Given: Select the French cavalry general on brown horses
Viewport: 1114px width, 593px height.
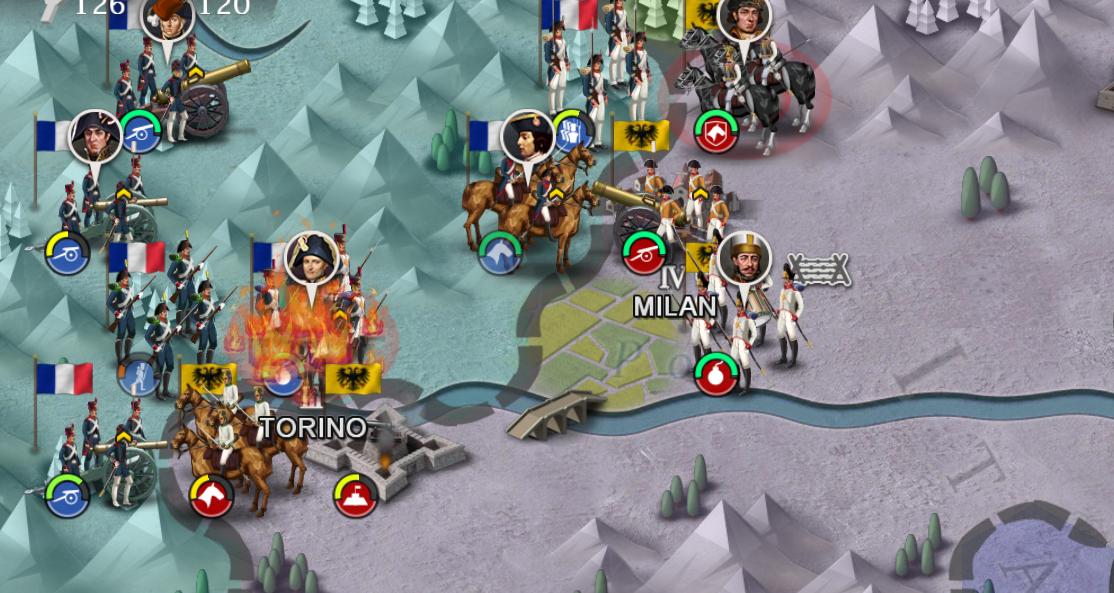Looking at the screenshot, I should pos(527,200).
